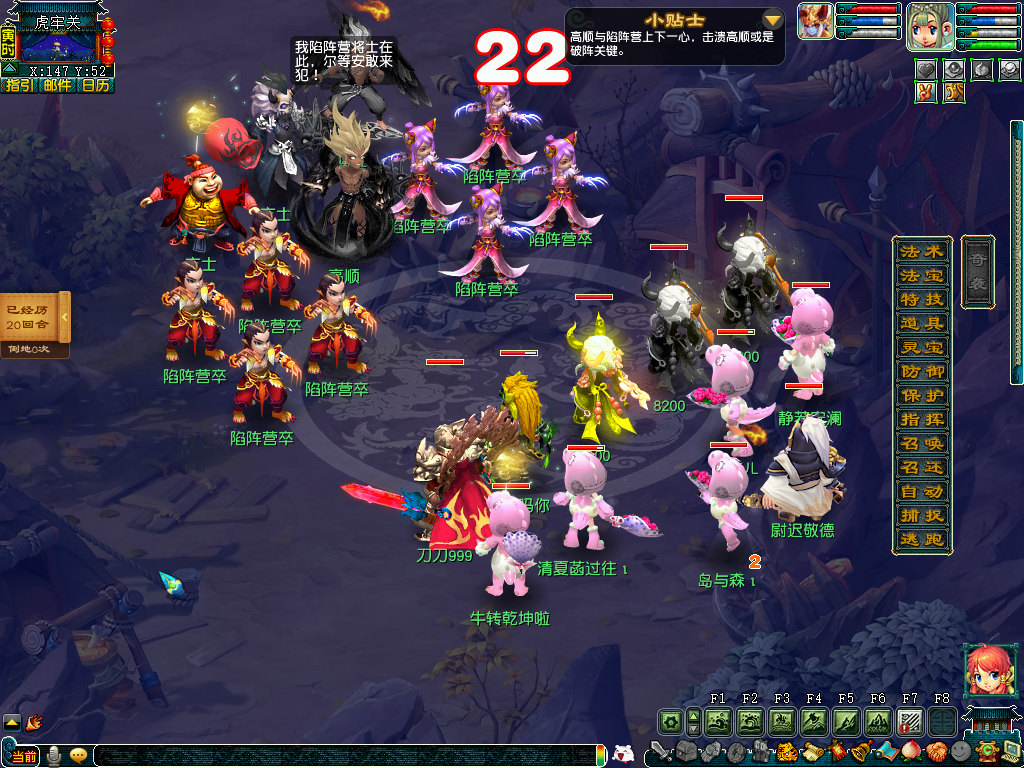Expand the 已经历20回合 round side panel
Viewport: 1024px width, 768px height.
click(64, 318)
